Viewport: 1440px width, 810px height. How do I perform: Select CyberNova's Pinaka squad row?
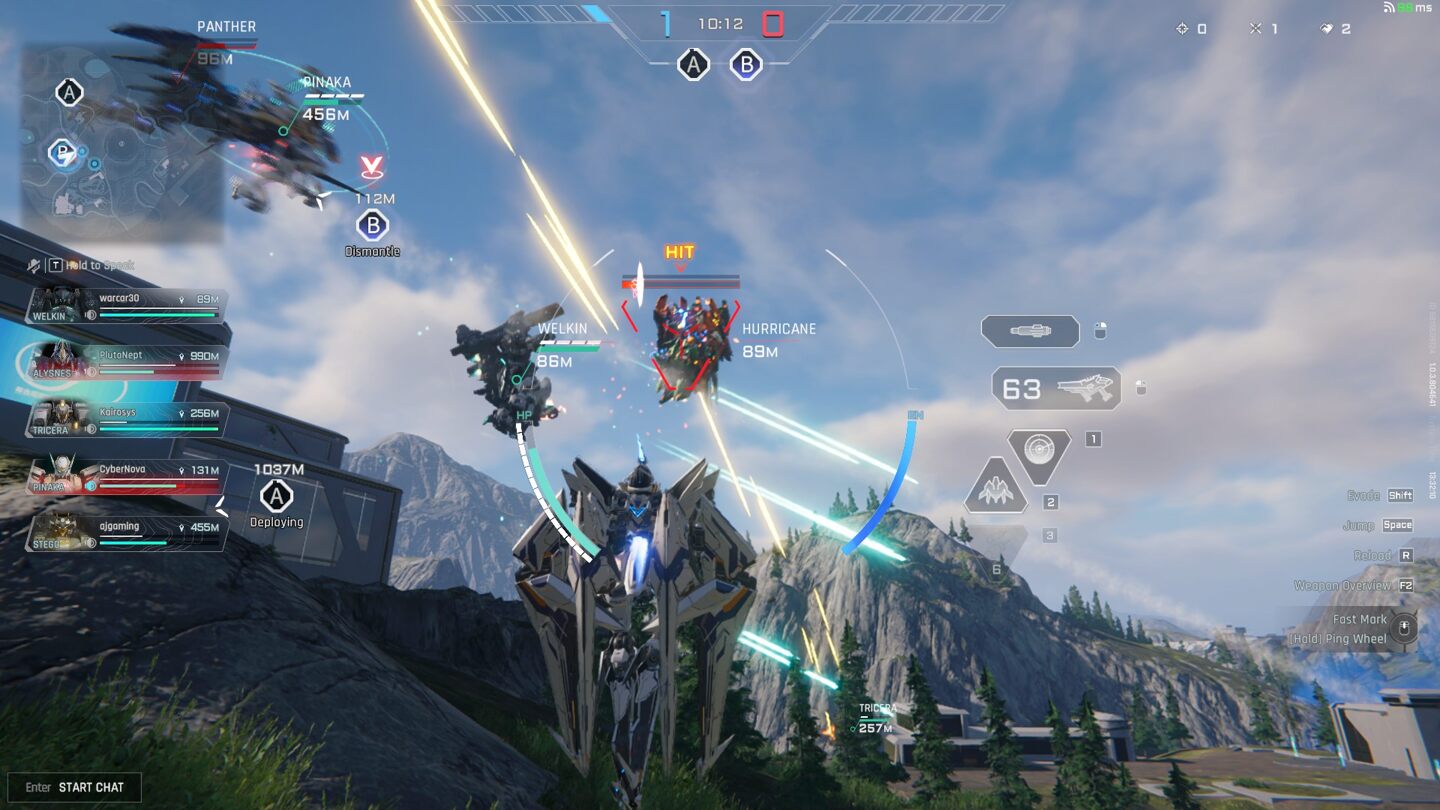click(x=127, y=476)
